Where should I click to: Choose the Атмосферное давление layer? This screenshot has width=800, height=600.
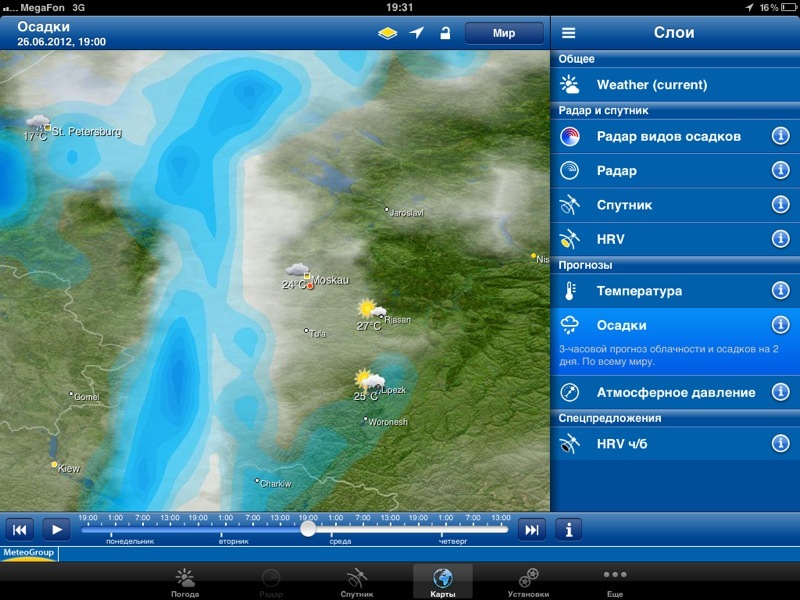660,393
